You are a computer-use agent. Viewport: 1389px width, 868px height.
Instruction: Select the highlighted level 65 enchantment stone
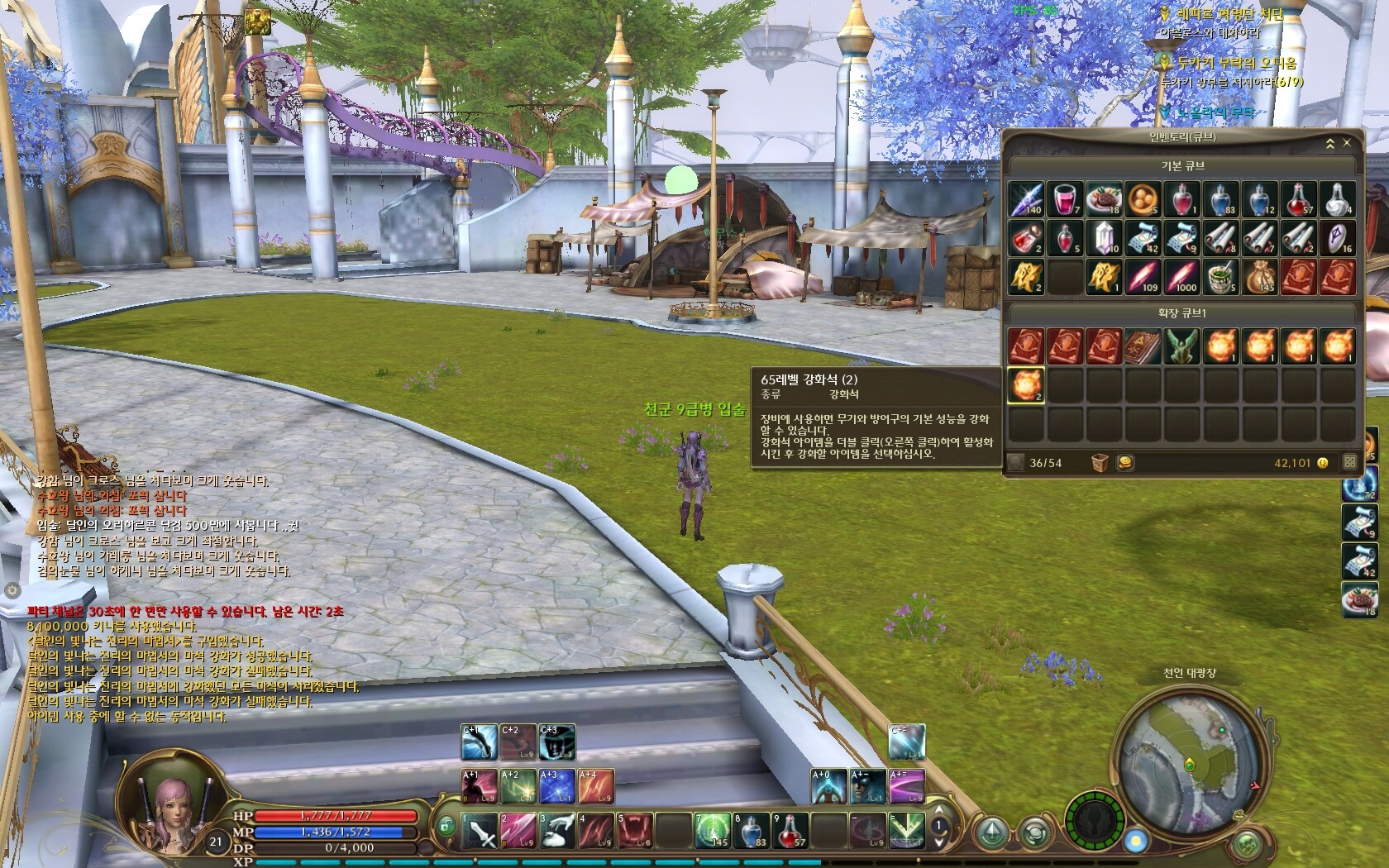coord(1025,384)
